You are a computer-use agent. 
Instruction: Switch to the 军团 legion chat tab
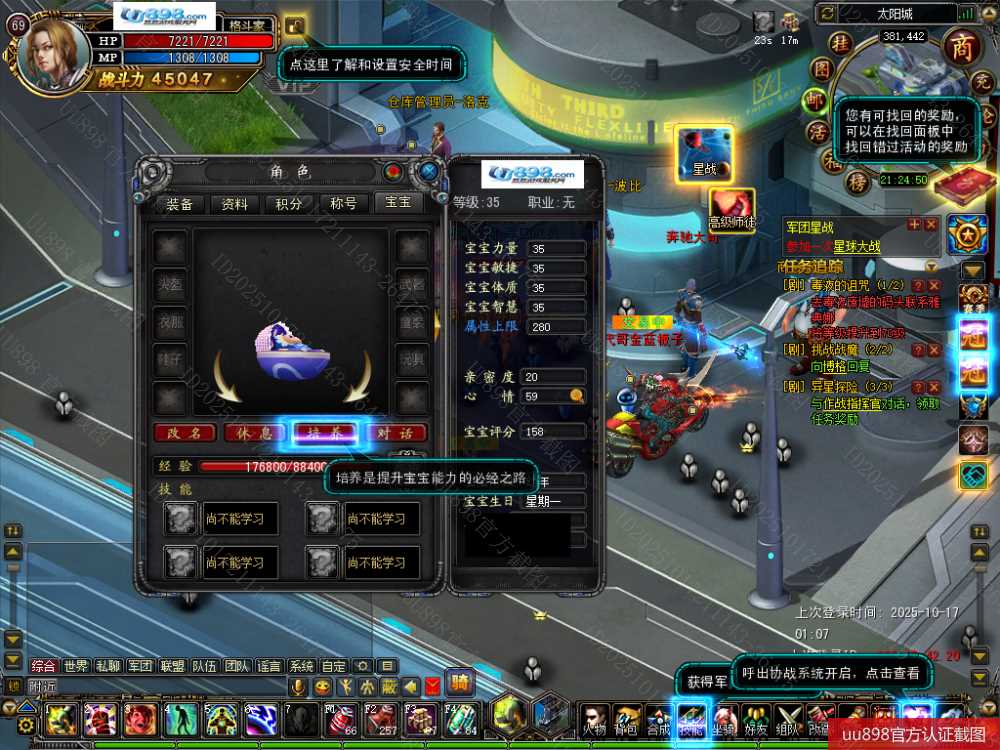point(139,666)
